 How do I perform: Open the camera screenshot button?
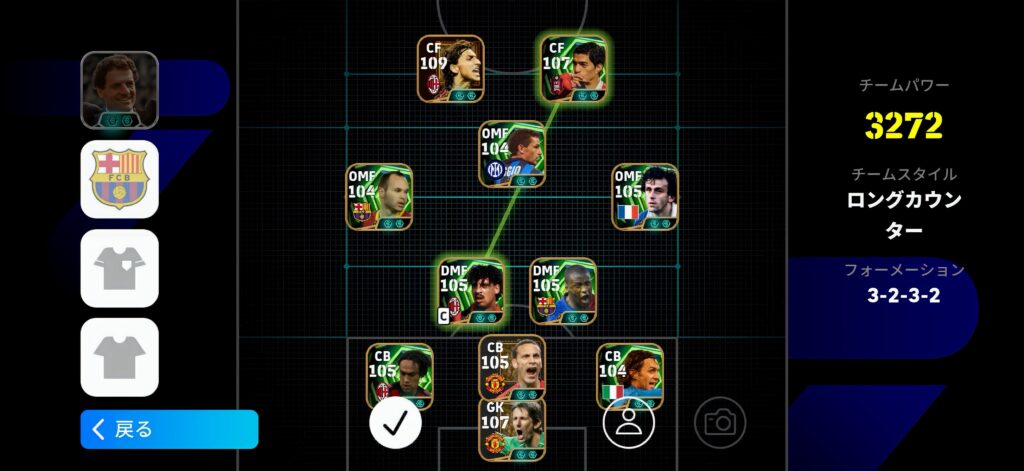[720, 422]
